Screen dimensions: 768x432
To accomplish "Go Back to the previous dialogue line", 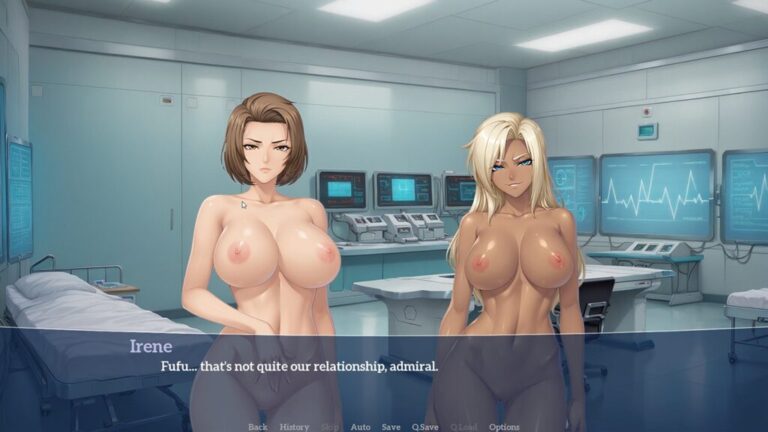I will 257,427.
